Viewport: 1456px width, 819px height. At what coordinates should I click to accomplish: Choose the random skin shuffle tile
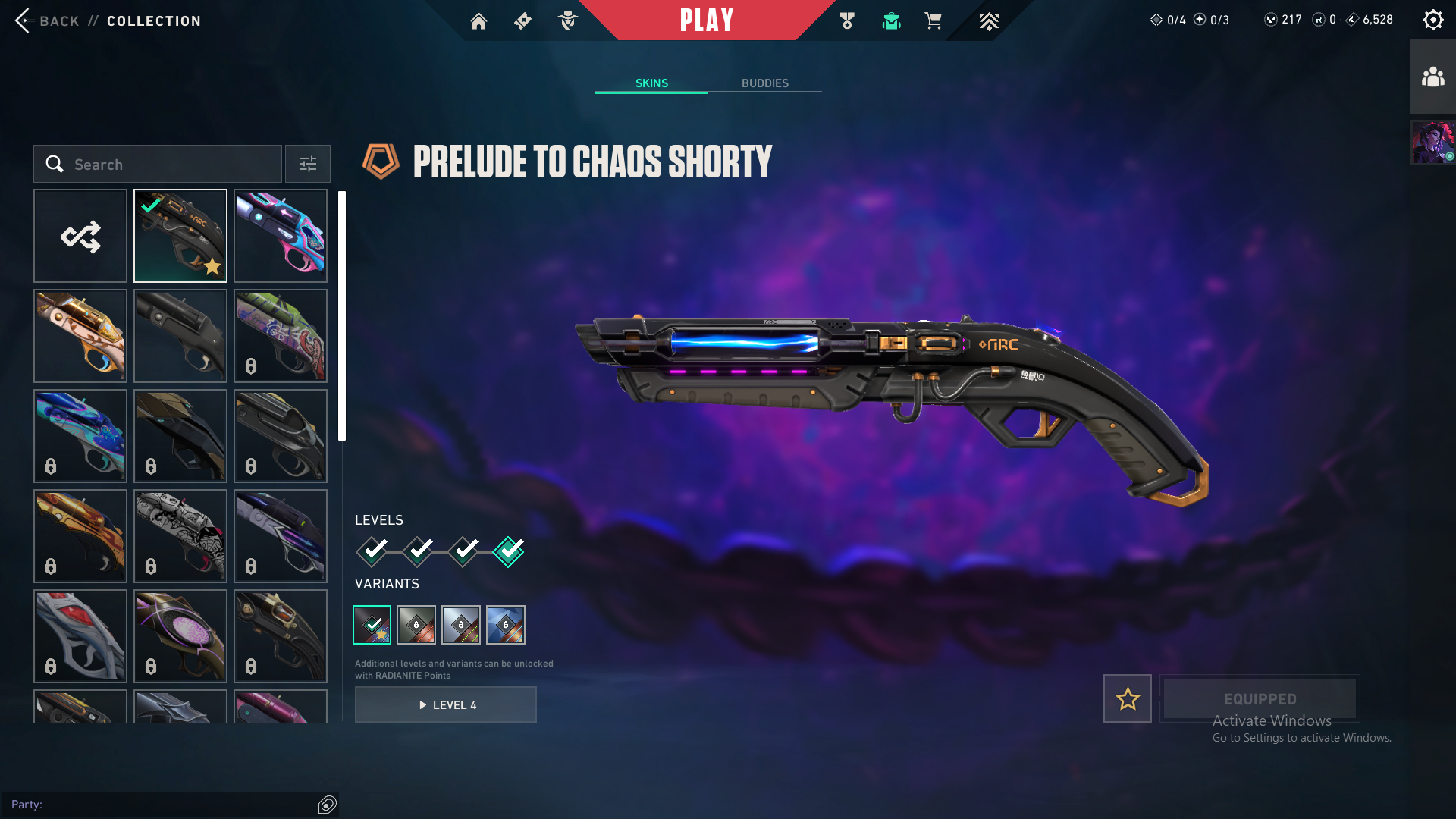pyautogui.click(x=80, y=237)
